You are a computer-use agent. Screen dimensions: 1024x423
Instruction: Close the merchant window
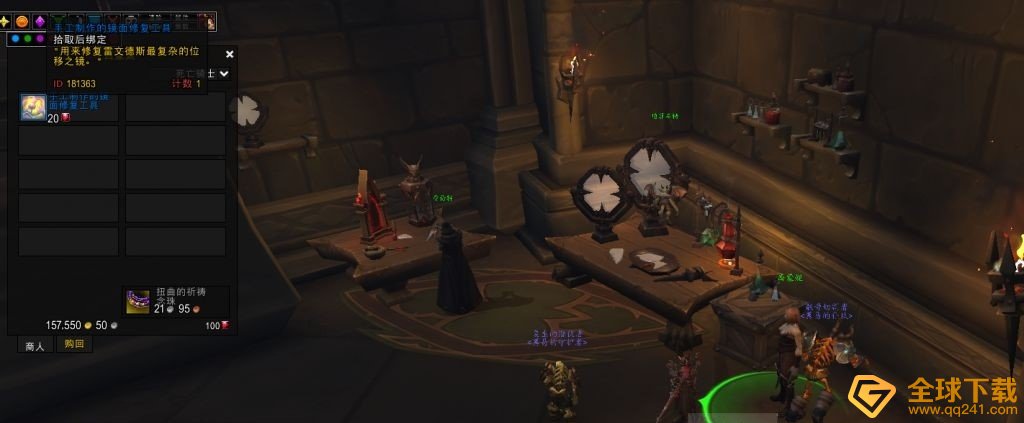229,54
